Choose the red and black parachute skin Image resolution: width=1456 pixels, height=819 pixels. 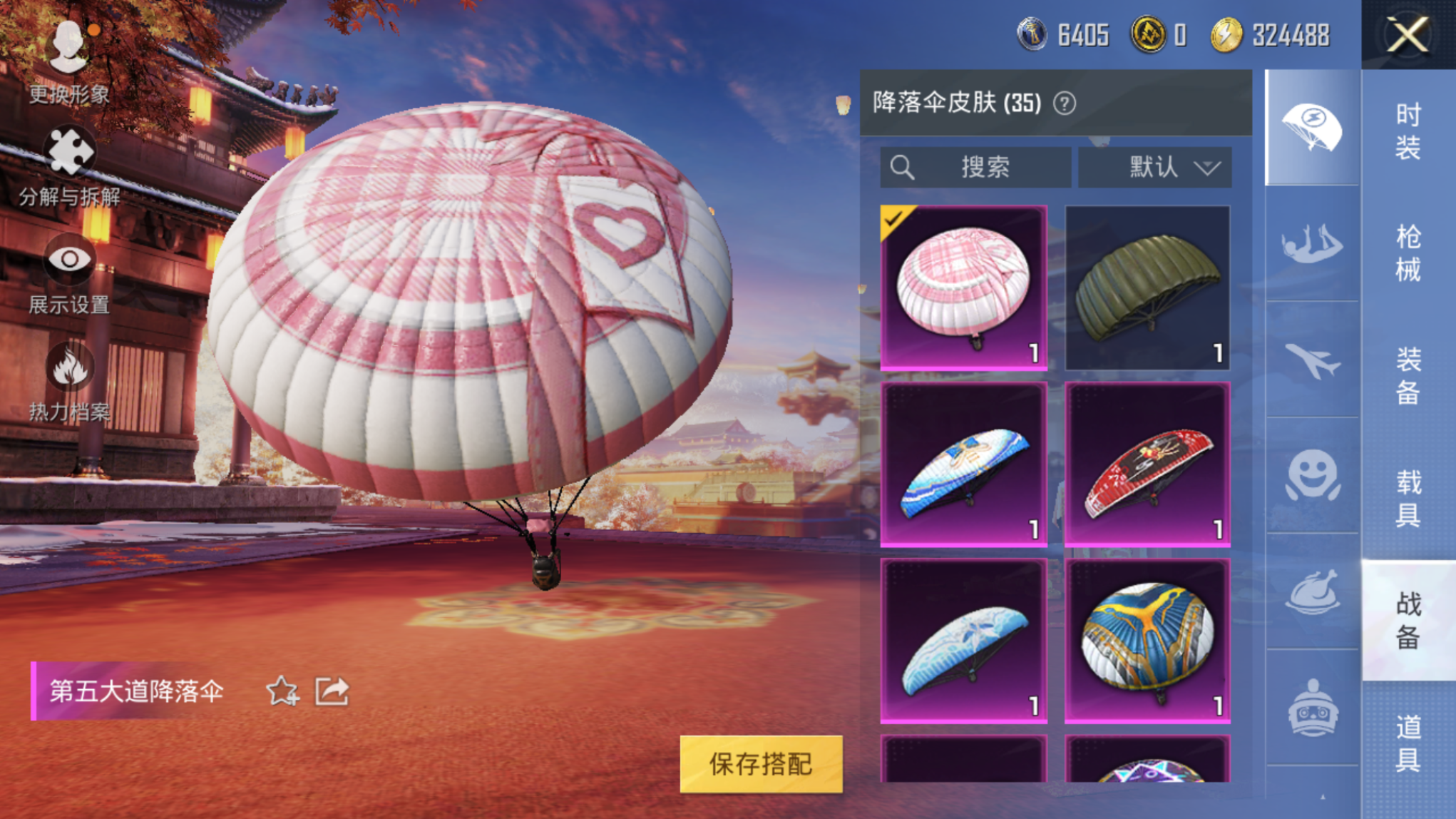[1147, 464]
